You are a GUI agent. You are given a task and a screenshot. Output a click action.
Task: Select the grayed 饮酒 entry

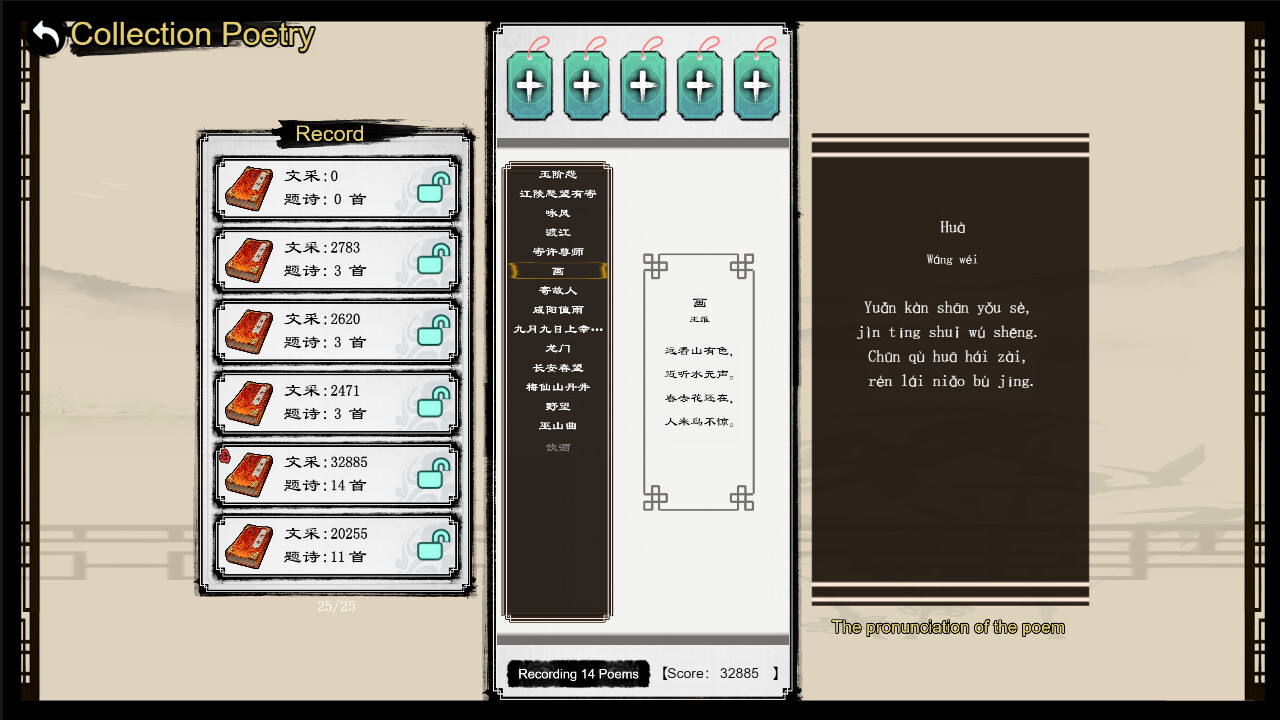pyautogui.click(x=558, y=447)
